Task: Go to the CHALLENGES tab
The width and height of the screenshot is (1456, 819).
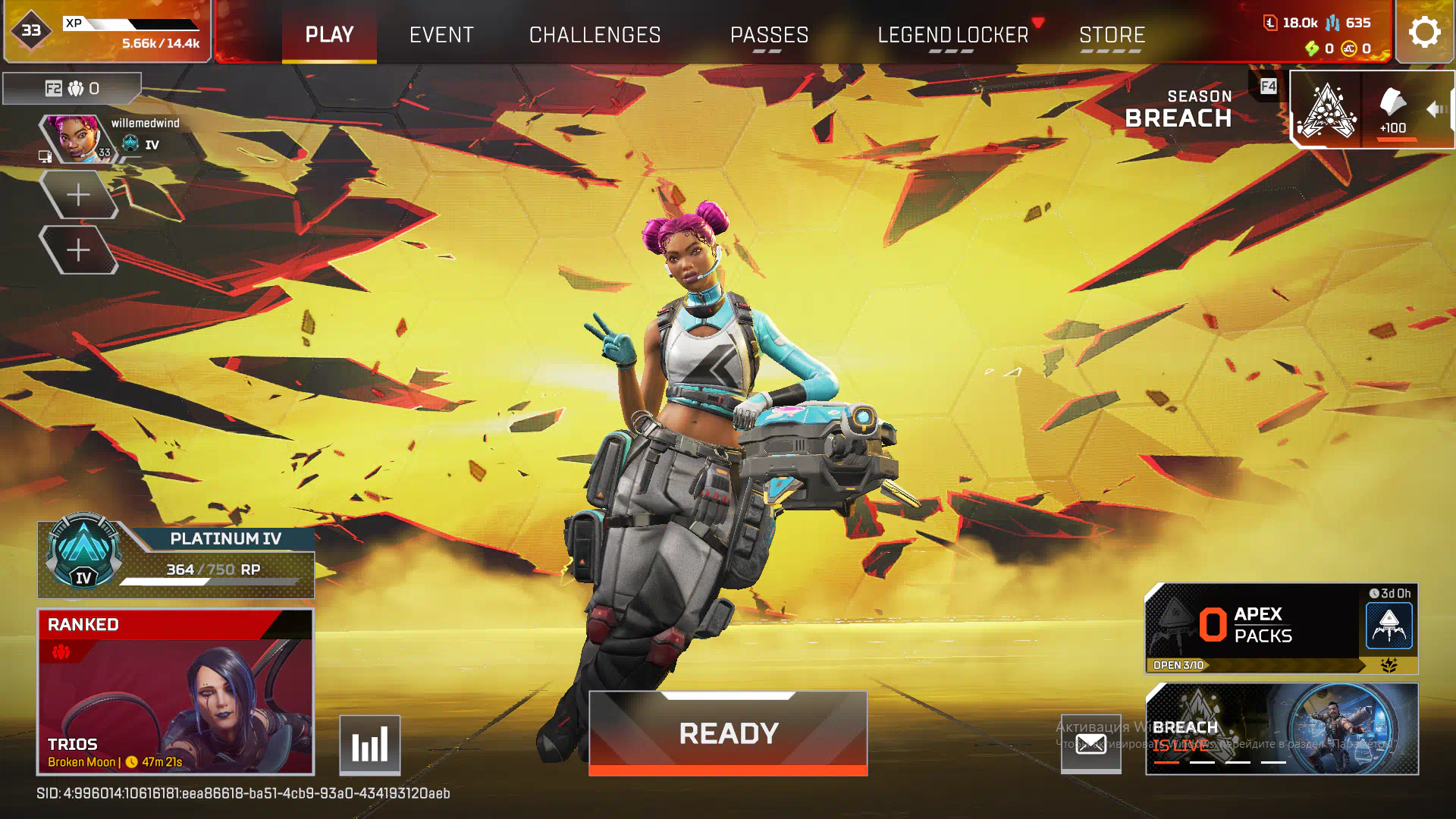Action: coord(595,35)
